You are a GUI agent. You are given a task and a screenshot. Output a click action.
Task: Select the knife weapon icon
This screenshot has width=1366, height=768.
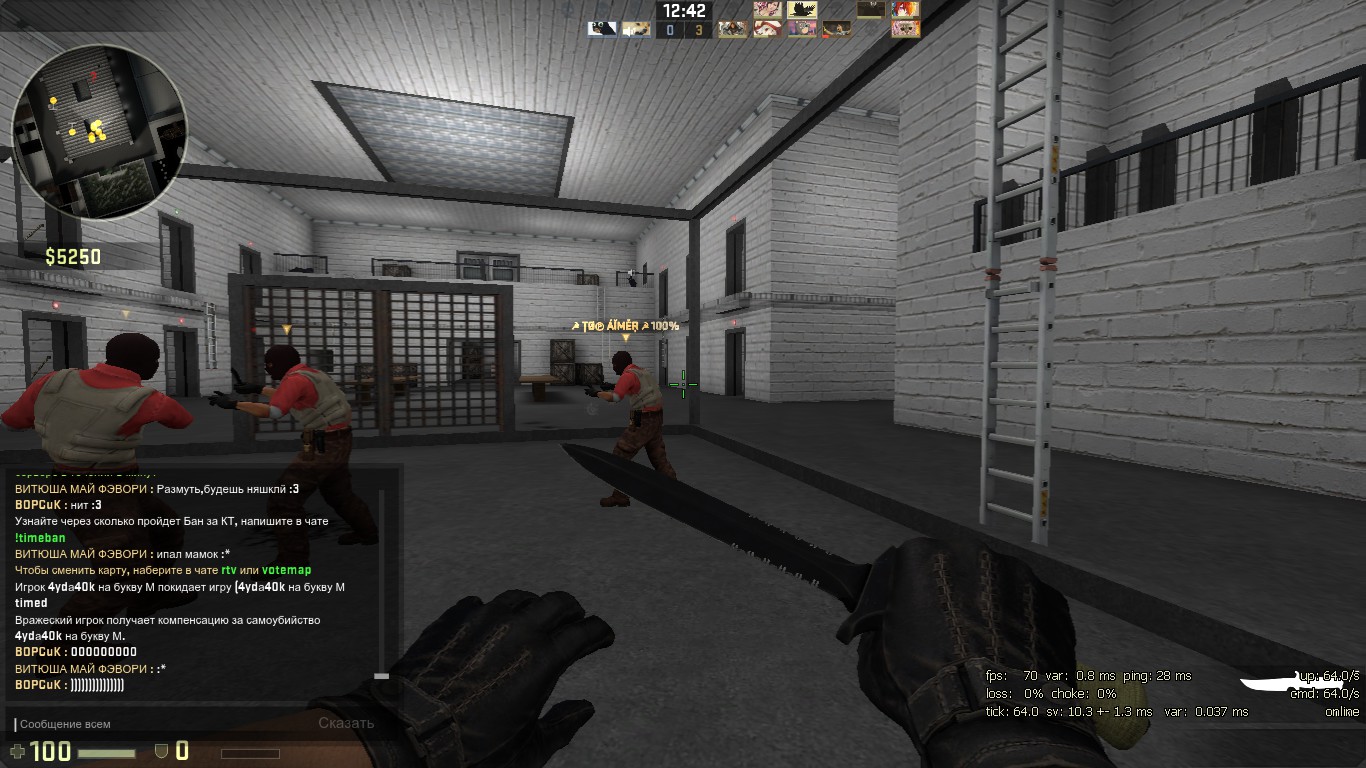(x=1280, y=683)
